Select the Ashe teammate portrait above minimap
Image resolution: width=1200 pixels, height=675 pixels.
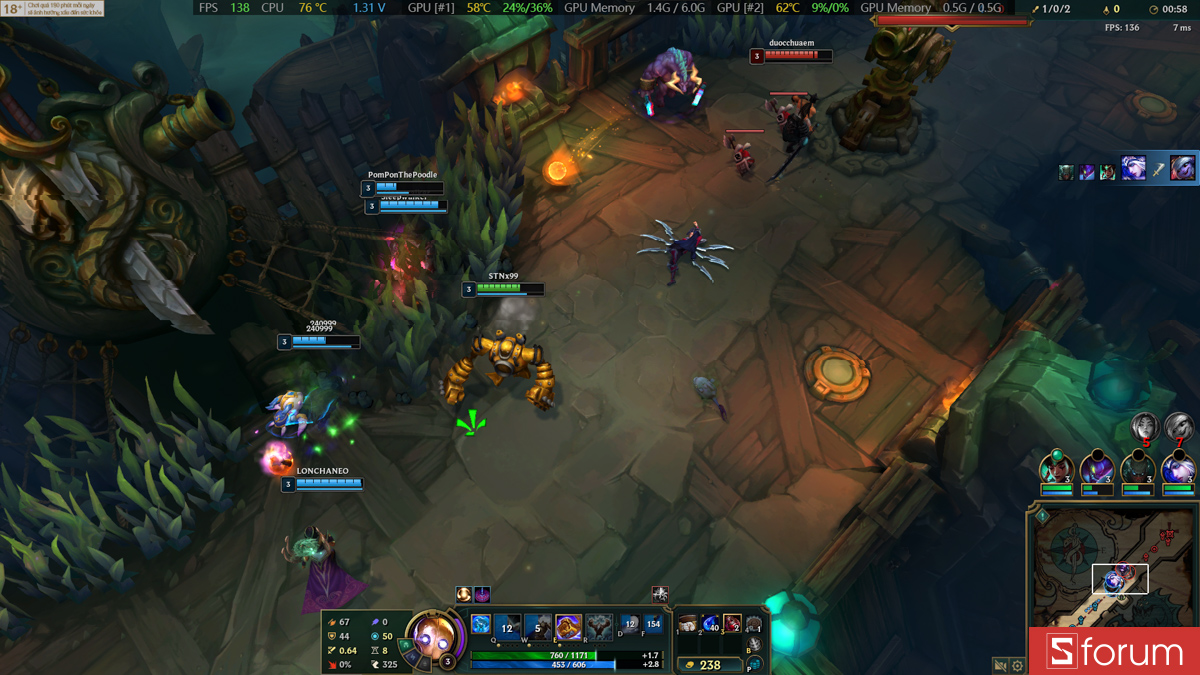point(1178,468)
